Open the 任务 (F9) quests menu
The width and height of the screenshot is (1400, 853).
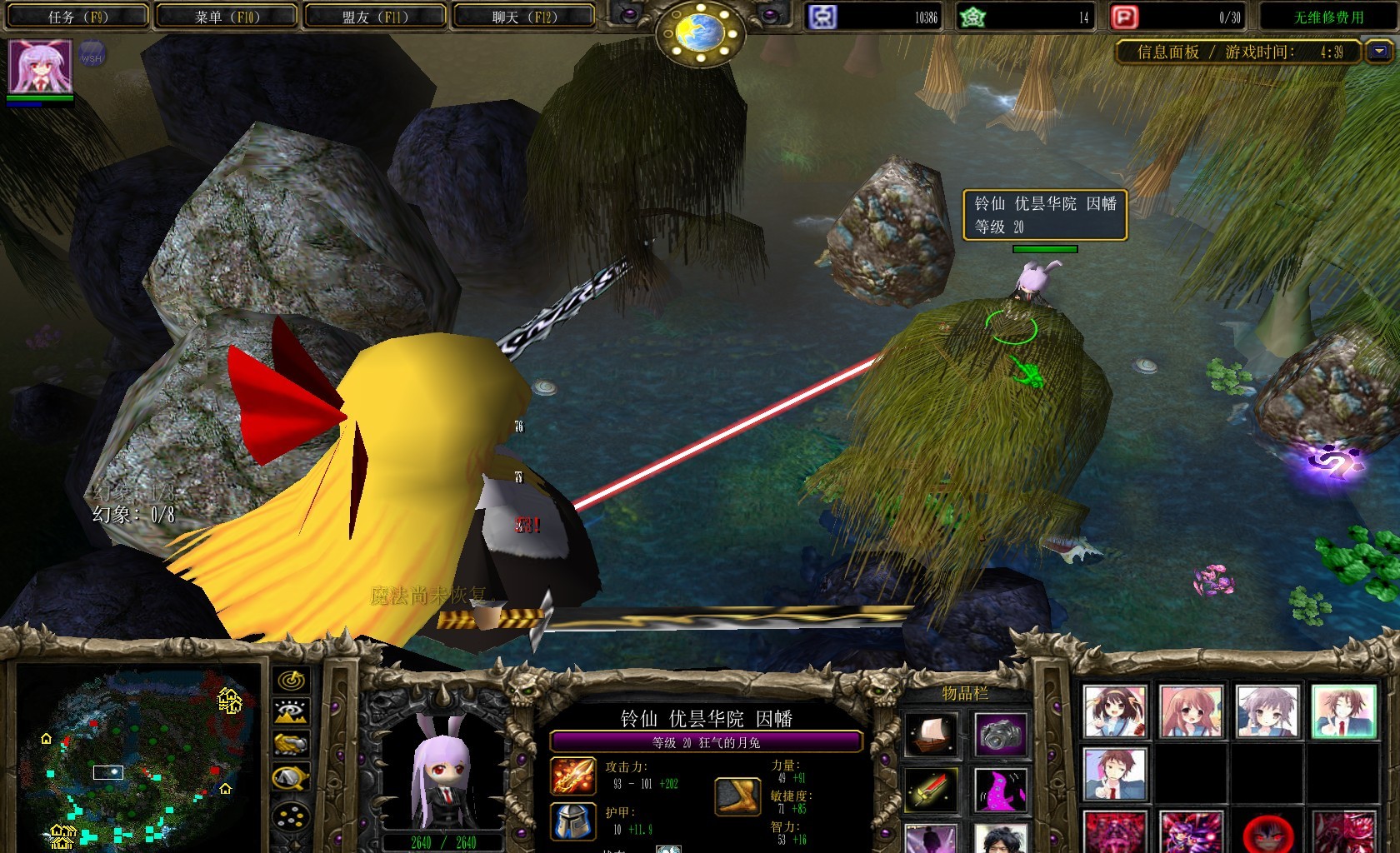[77, 17]
